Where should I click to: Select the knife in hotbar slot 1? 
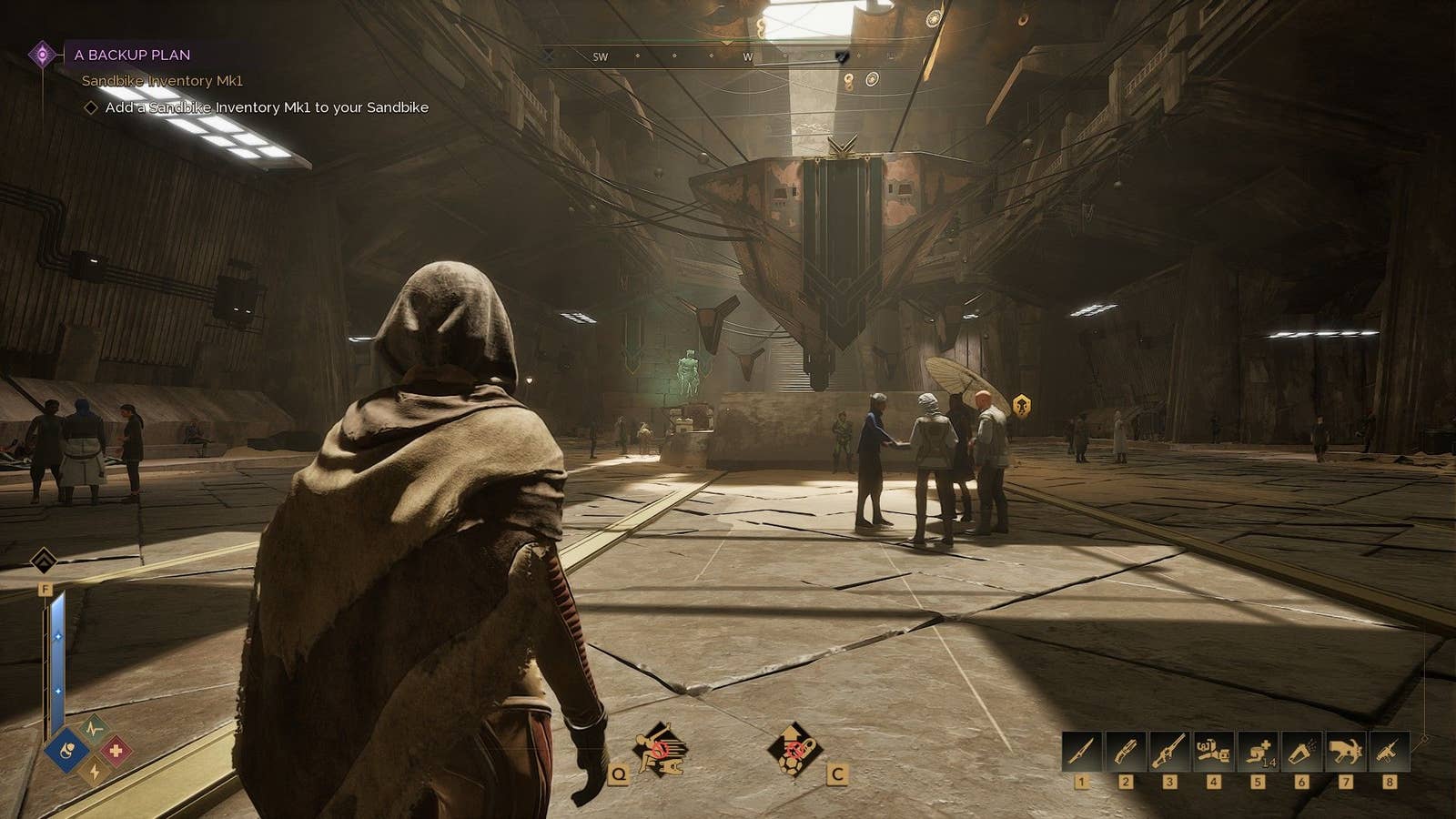click(x=1082, y=753)
